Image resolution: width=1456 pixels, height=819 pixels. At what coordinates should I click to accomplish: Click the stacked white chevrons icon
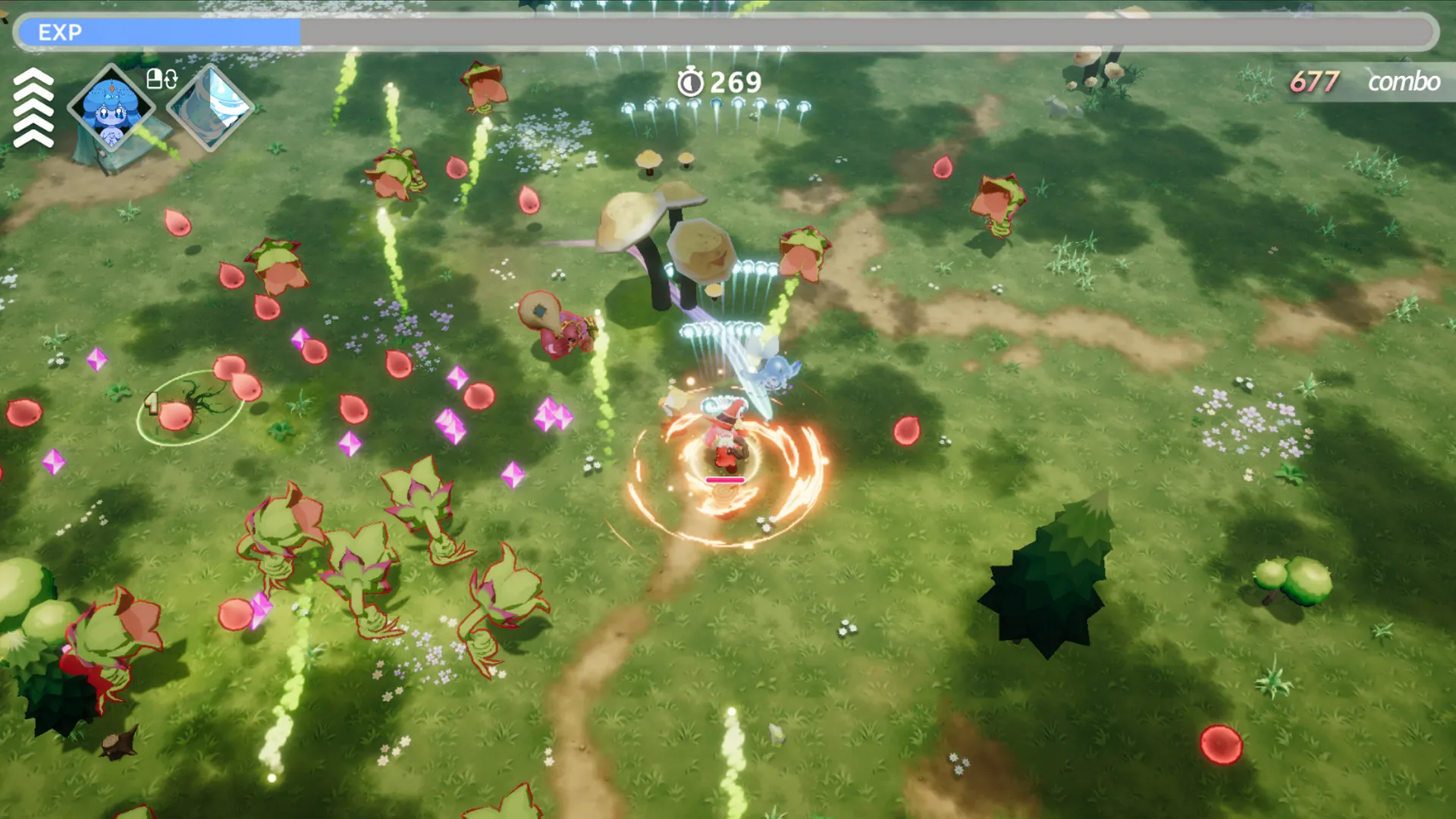[33, 108]
